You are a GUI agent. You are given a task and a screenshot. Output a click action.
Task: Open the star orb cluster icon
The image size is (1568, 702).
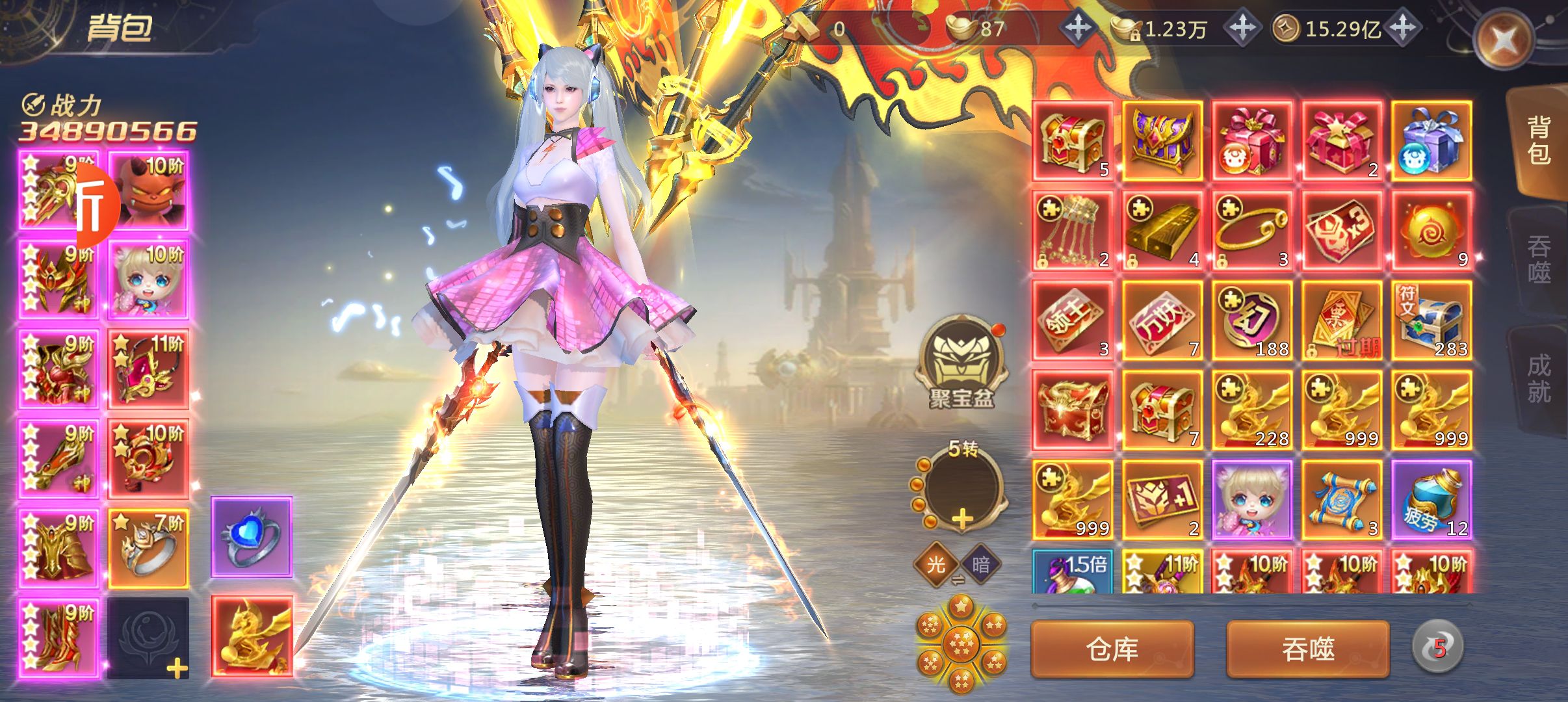961,643
